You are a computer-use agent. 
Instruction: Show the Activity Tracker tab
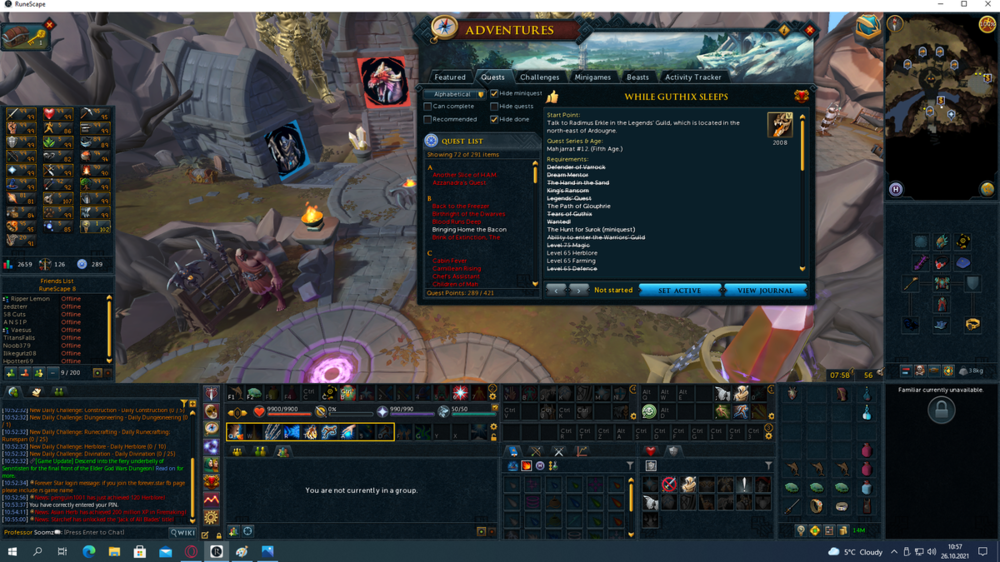pos(693,77)
